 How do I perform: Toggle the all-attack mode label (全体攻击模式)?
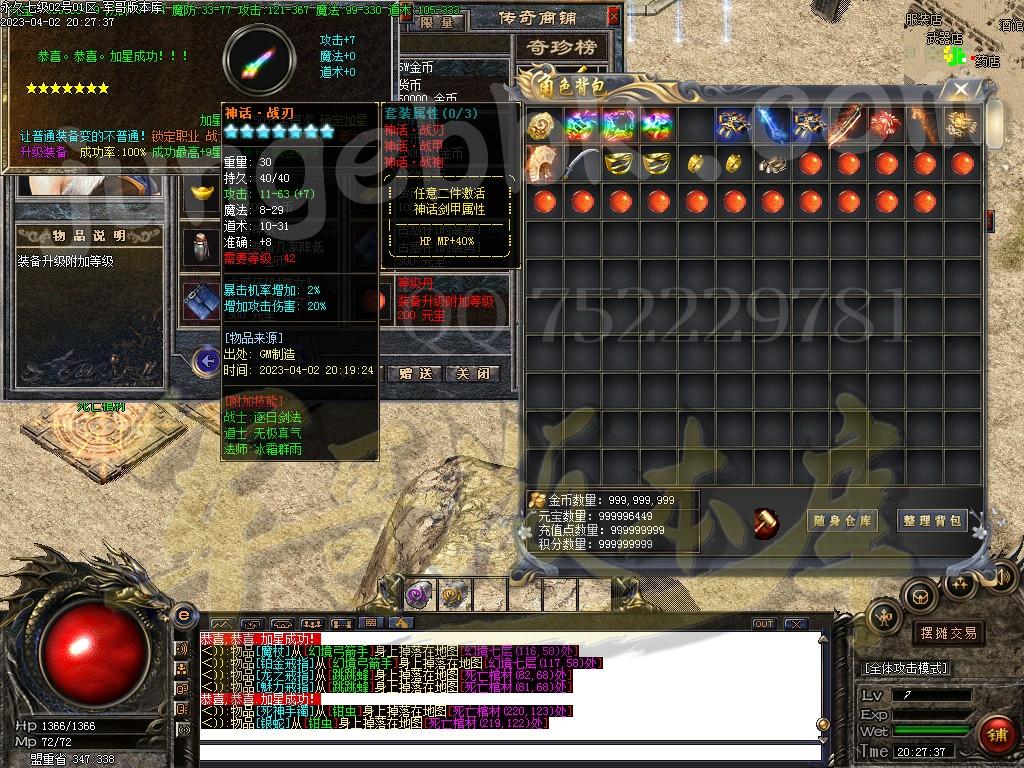click(x=906, y=668)
